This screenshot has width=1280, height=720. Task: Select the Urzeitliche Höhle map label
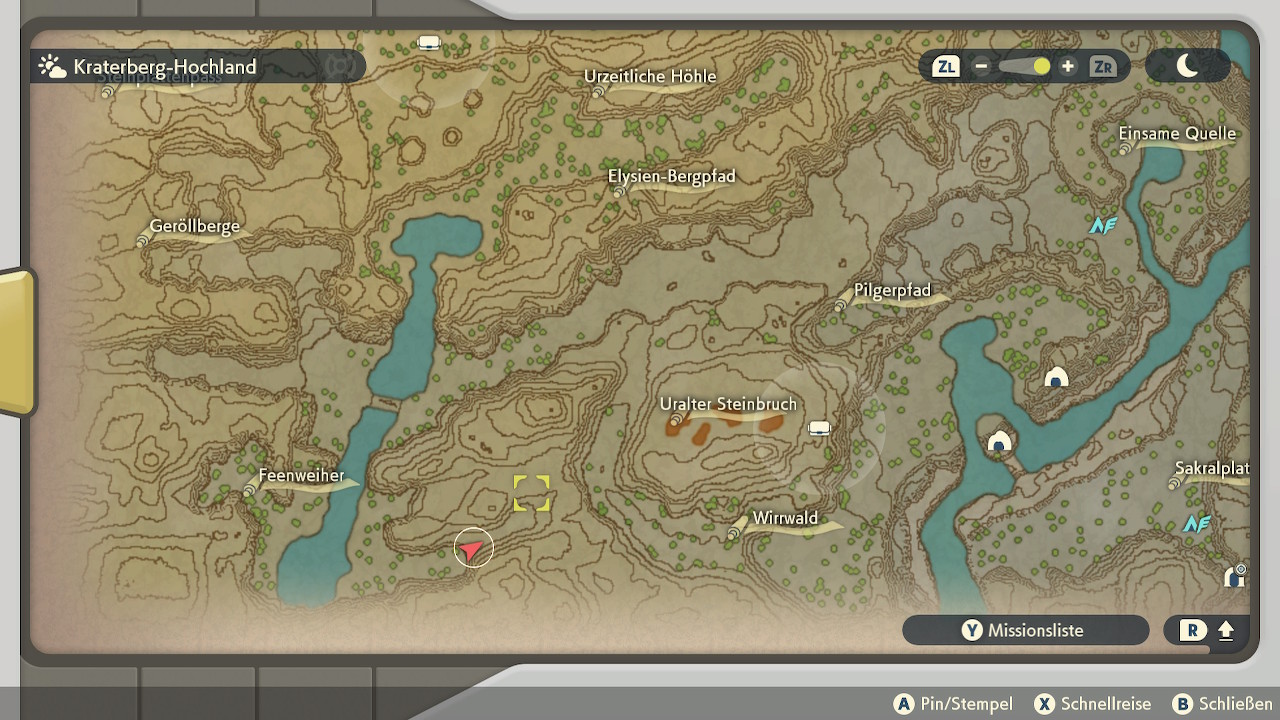[650, 77]
